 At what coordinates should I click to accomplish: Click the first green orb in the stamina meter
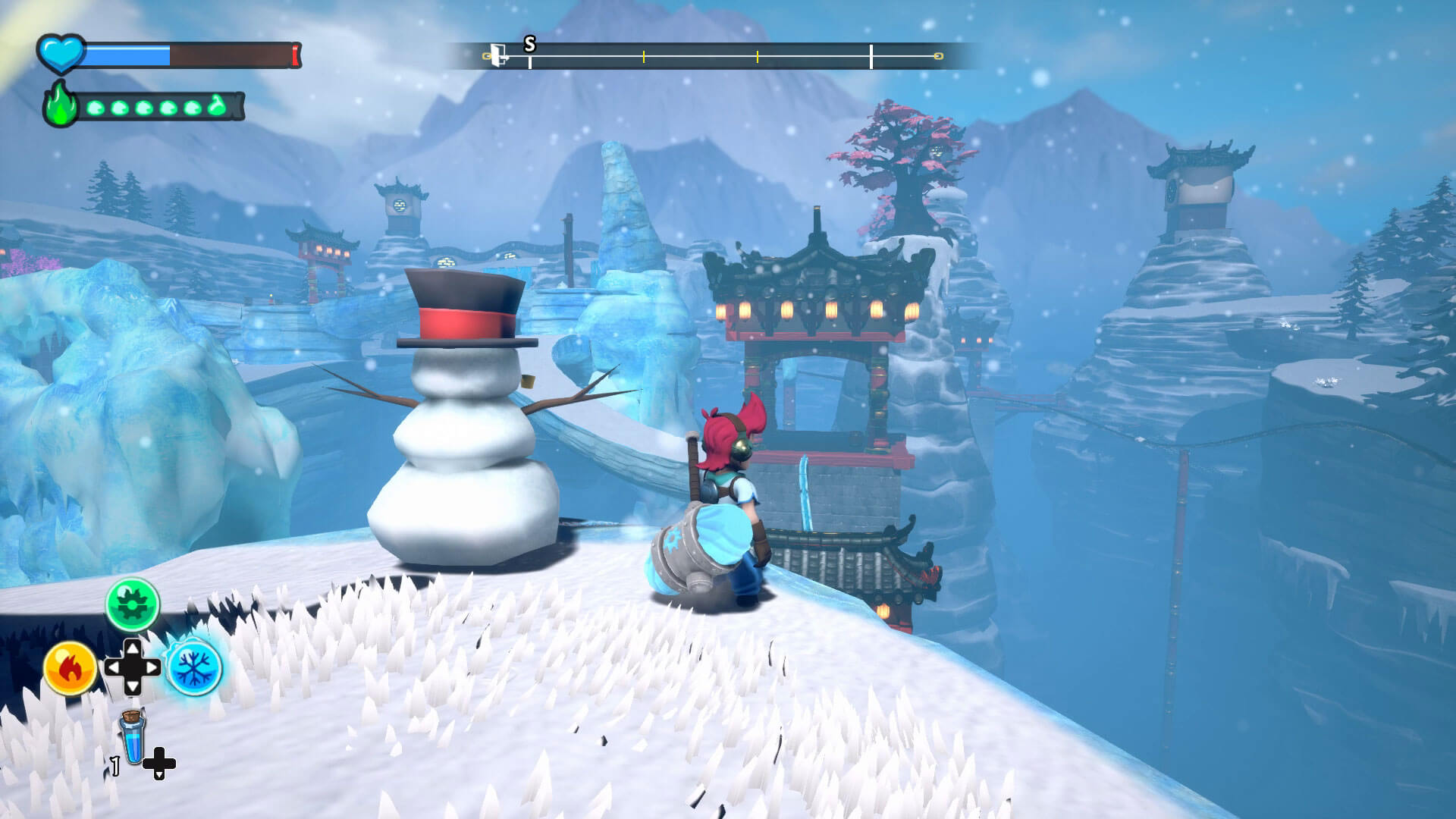pyautogui.click(x=95, y=108)
